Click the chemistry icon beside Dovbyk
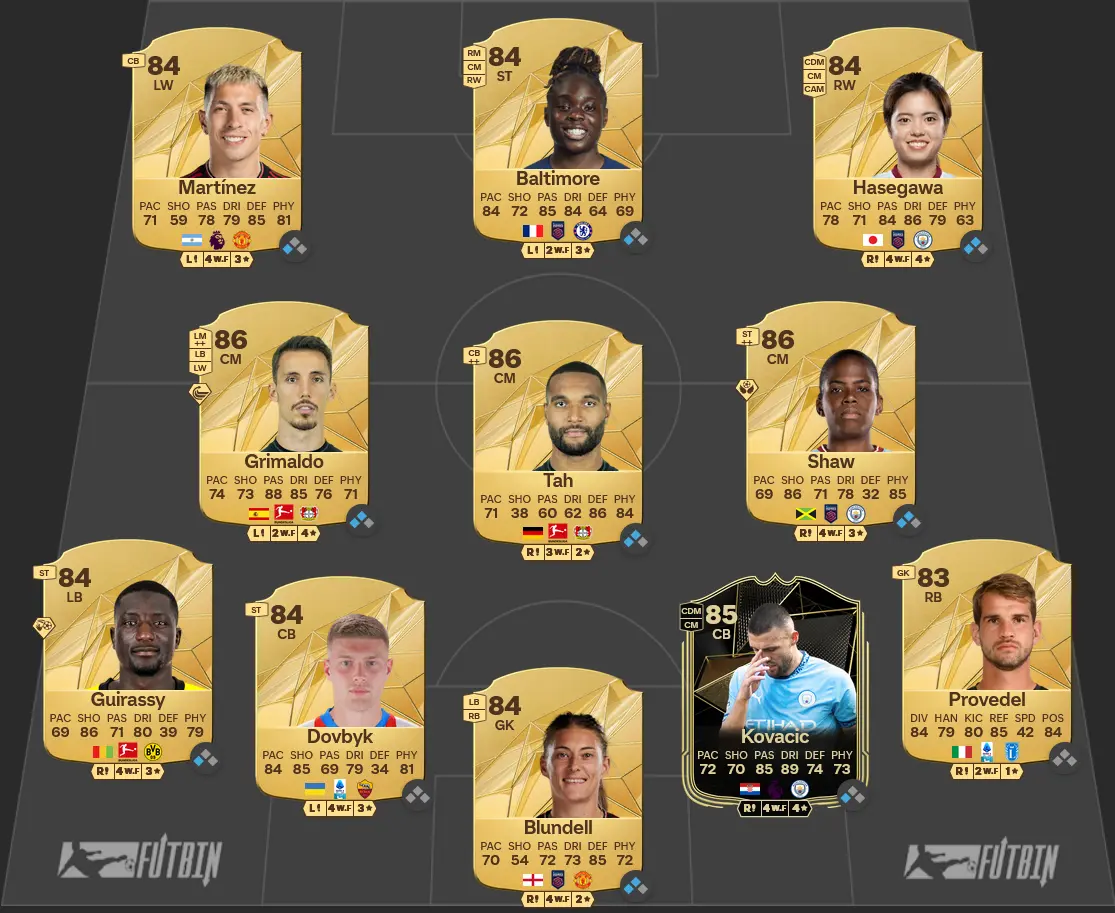1115x913 pixels. [418, 795]
